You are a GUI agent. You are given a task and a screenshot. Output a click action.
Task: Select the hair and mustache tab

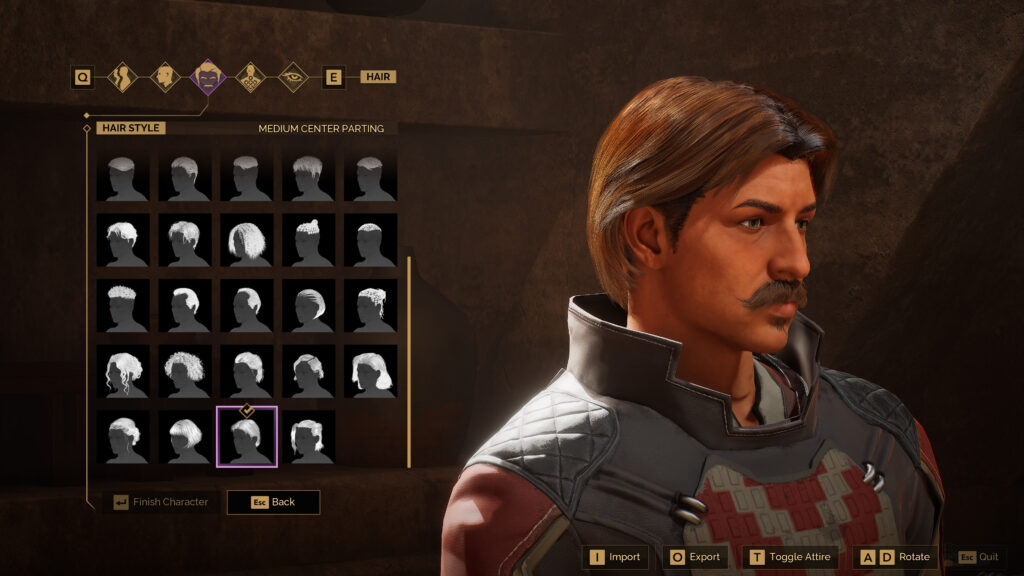[207, 77]
